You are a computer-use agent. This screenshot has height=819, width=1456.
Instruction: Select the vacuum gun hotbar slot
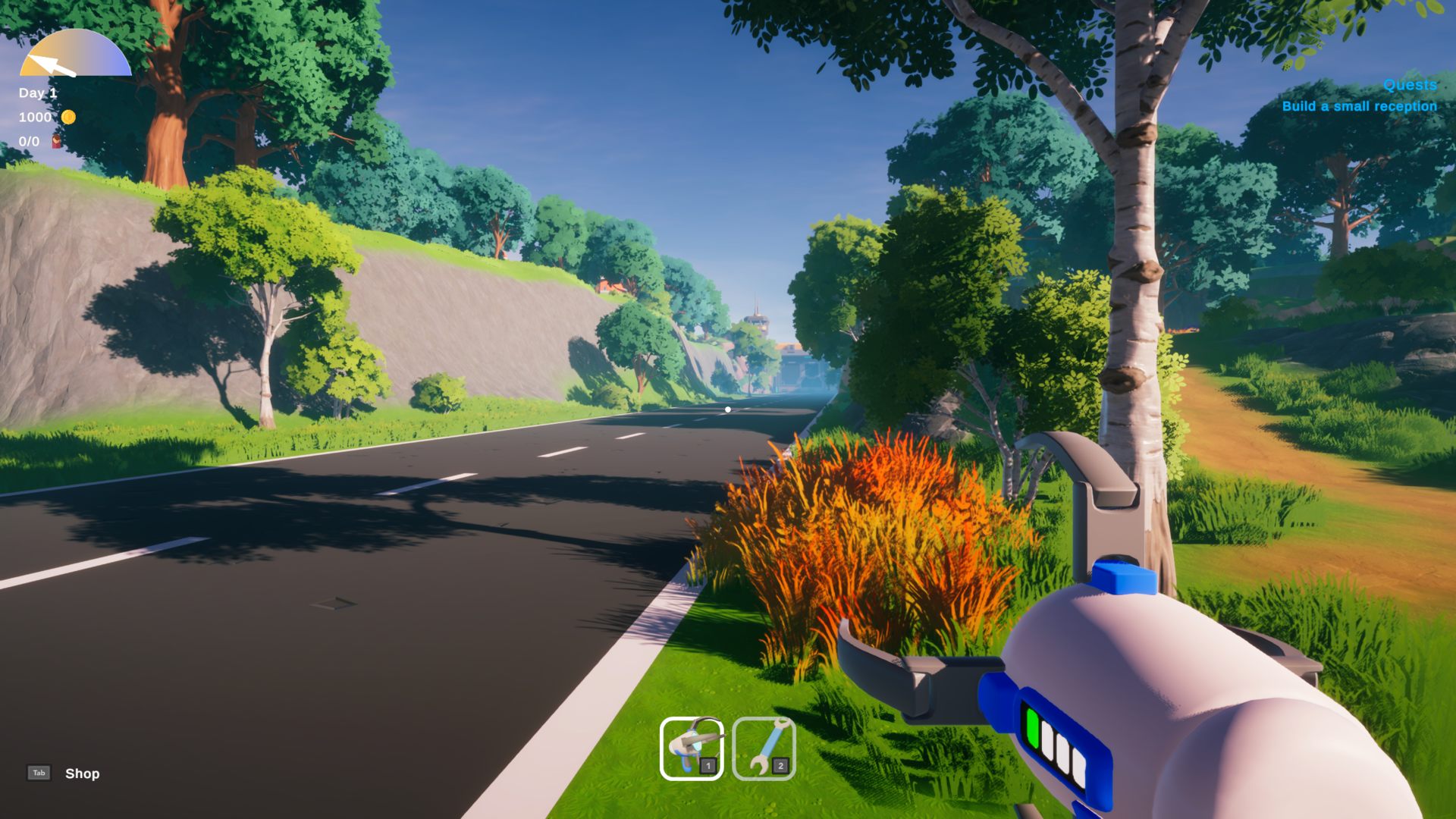(x=692, y=748)
